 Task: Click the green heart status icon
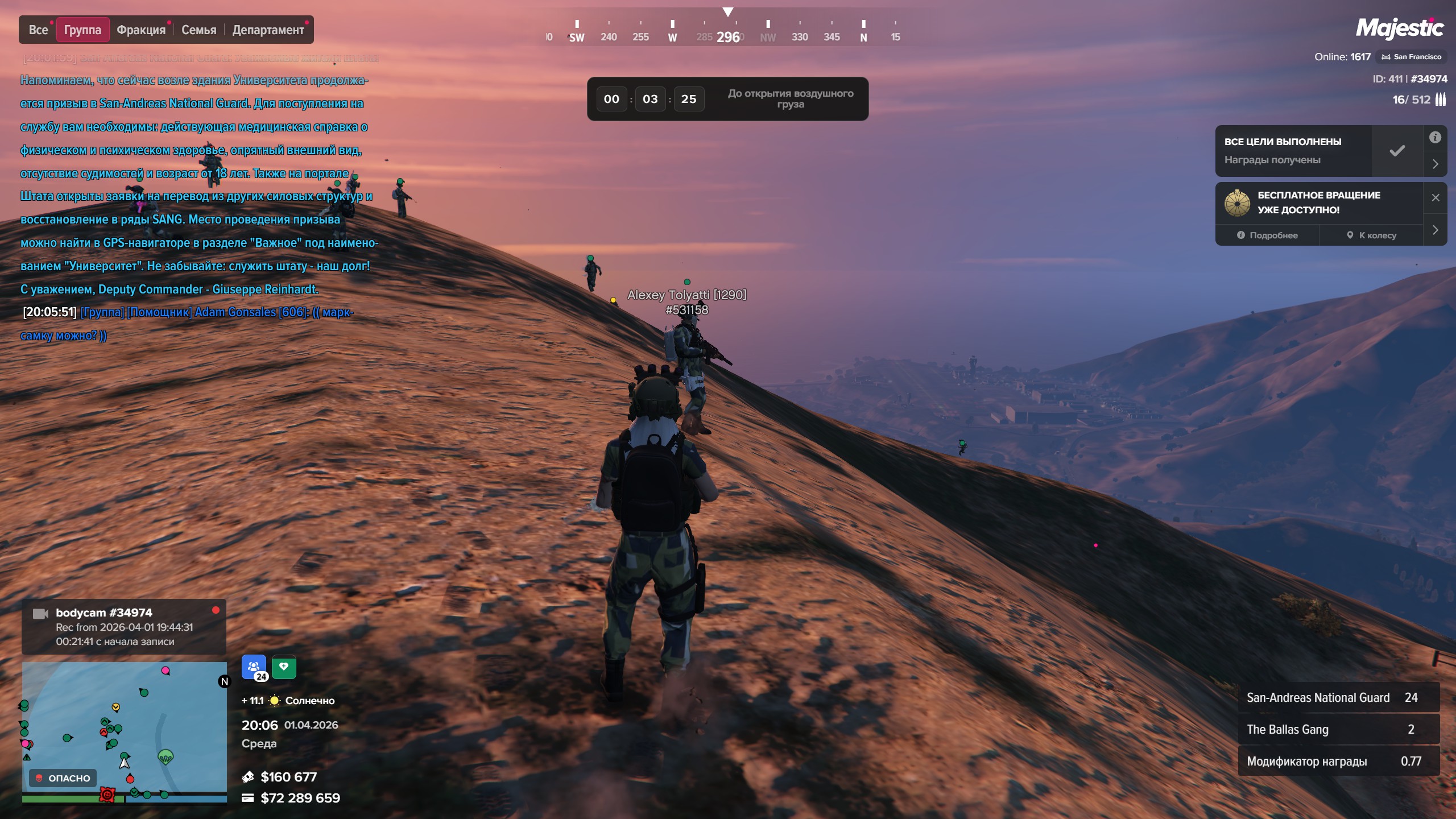[284, 667]
